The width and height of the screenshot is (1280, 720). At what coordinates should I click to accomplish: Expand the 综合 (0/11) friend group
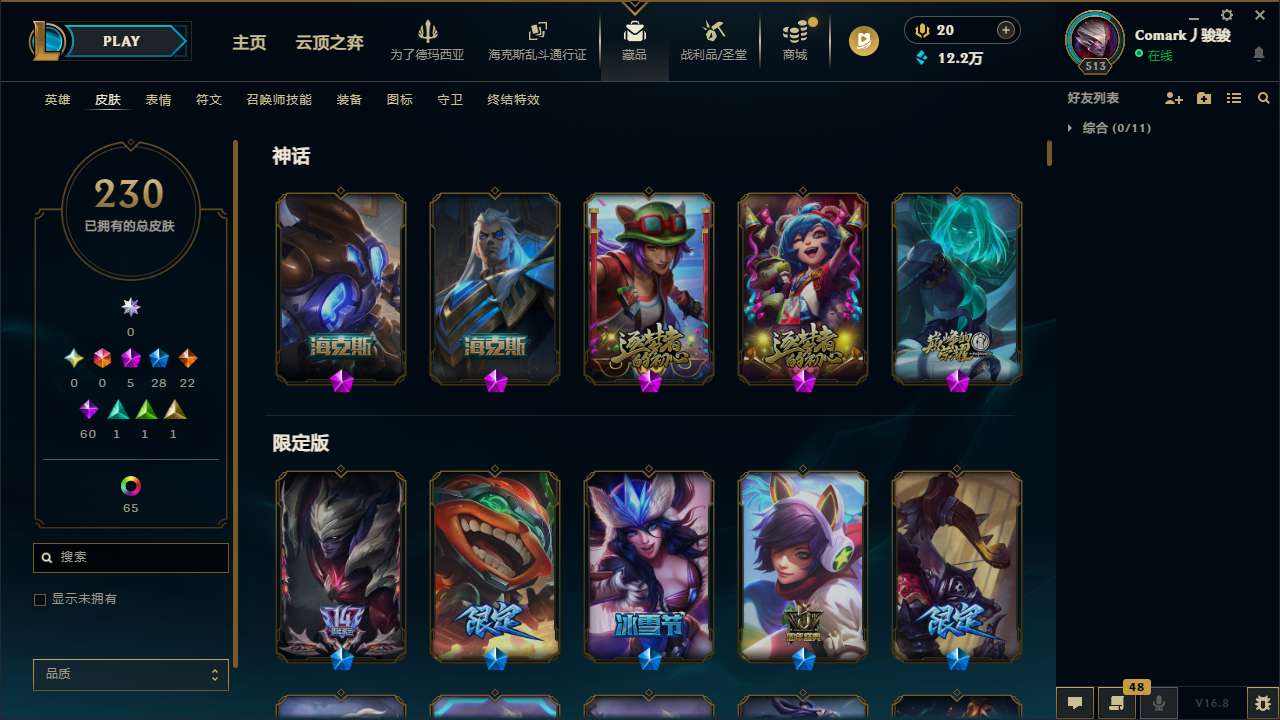[1110, 128]
